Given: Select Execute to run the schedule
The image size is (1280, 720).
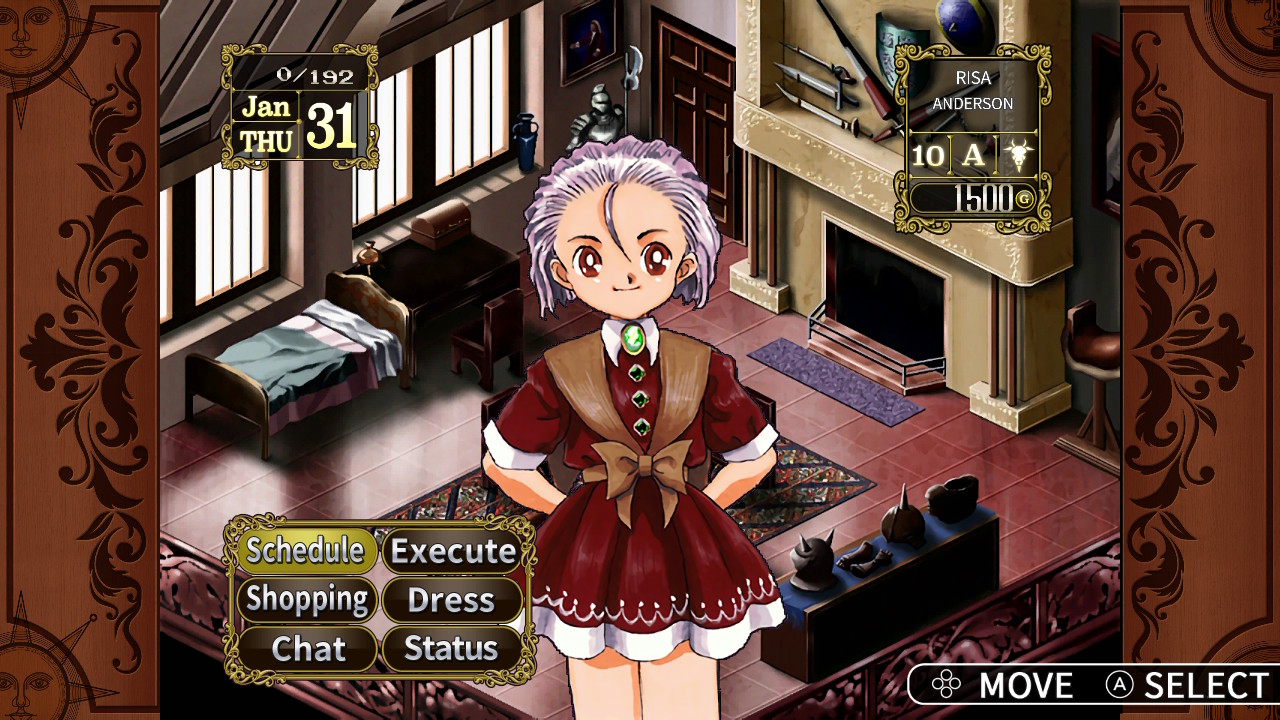Looking at the screenshot, I should (x=452, y=551).
